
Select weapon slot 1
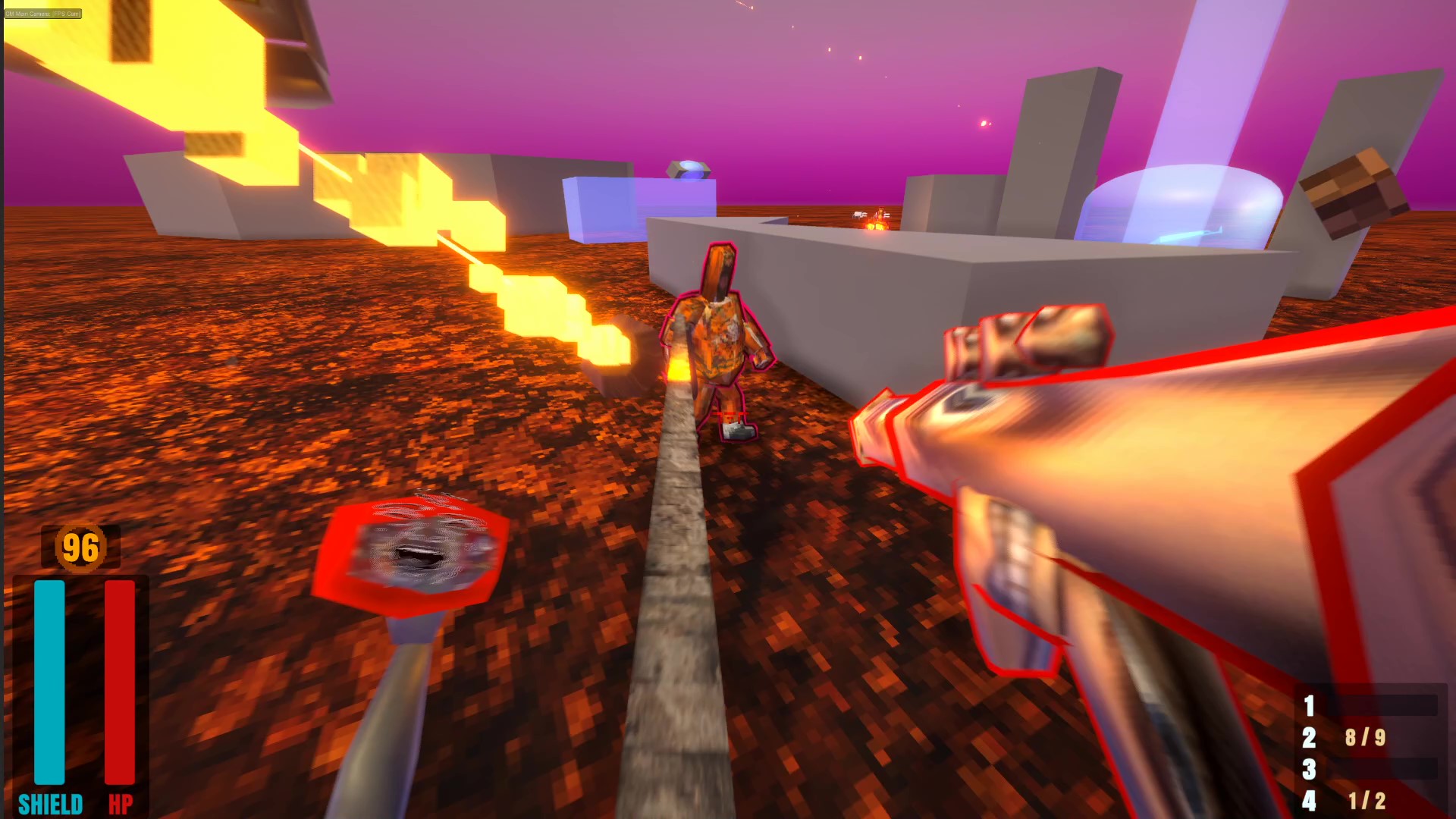1310,706
